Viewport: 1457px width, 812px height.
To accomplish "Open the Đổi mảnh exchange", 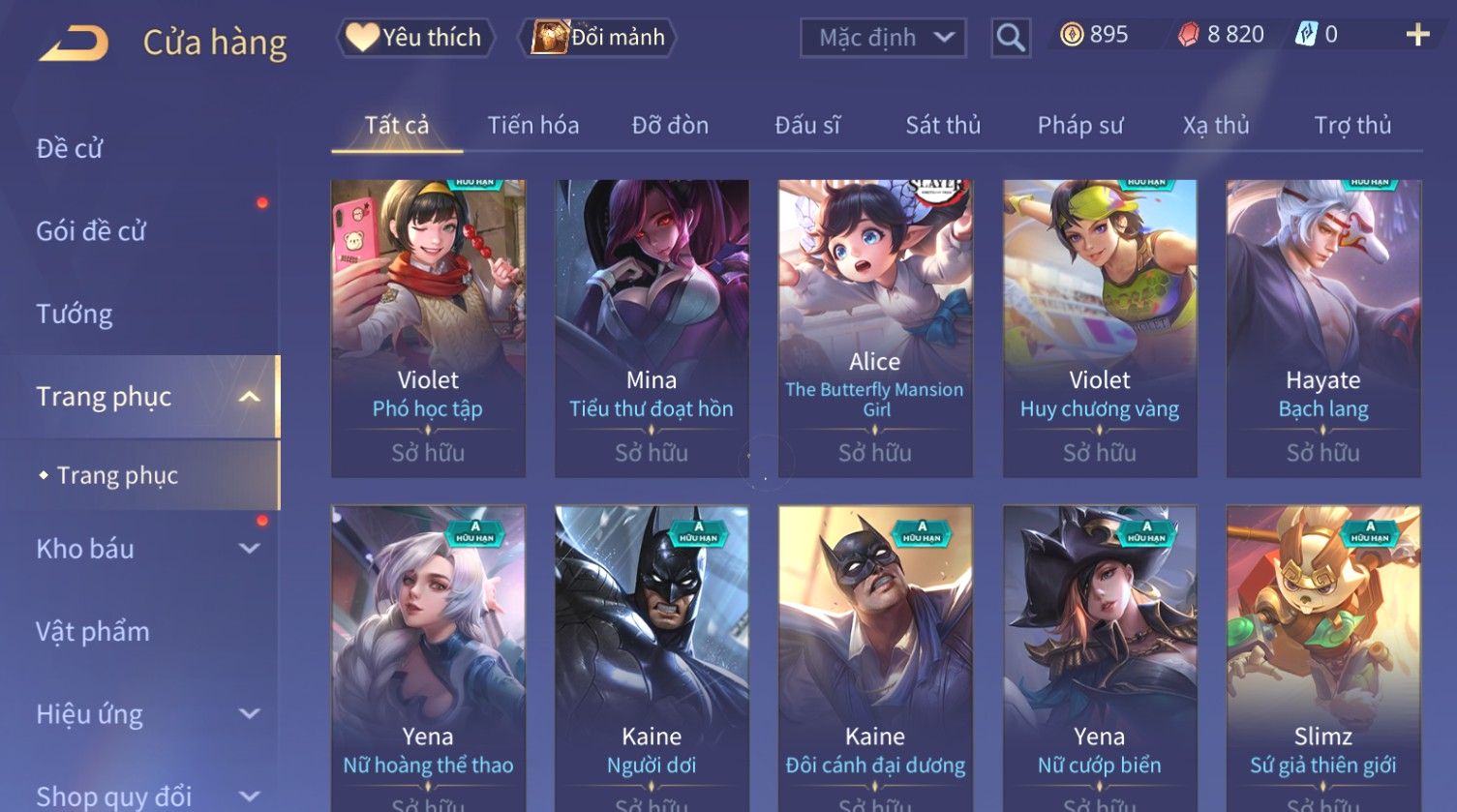I will 598,38.
